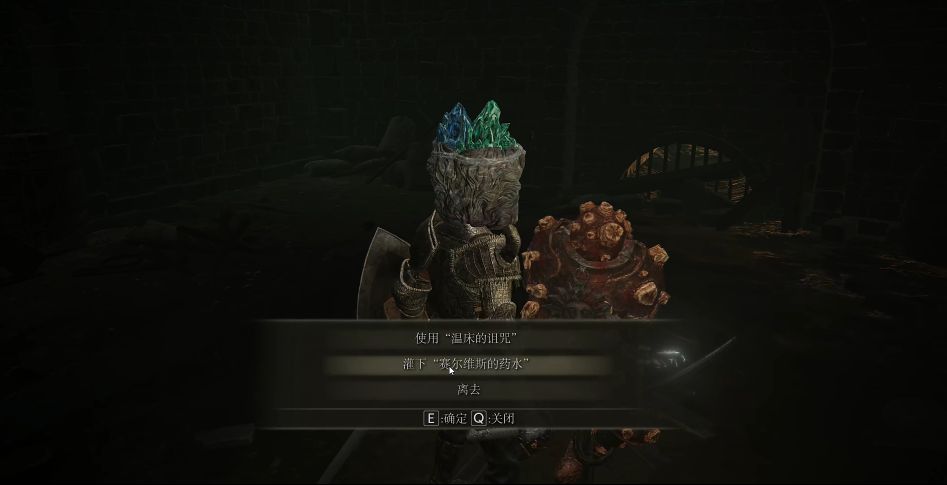Choose 离去 to leave
Screen dimensions: 947x485
[x=468, y=389]
